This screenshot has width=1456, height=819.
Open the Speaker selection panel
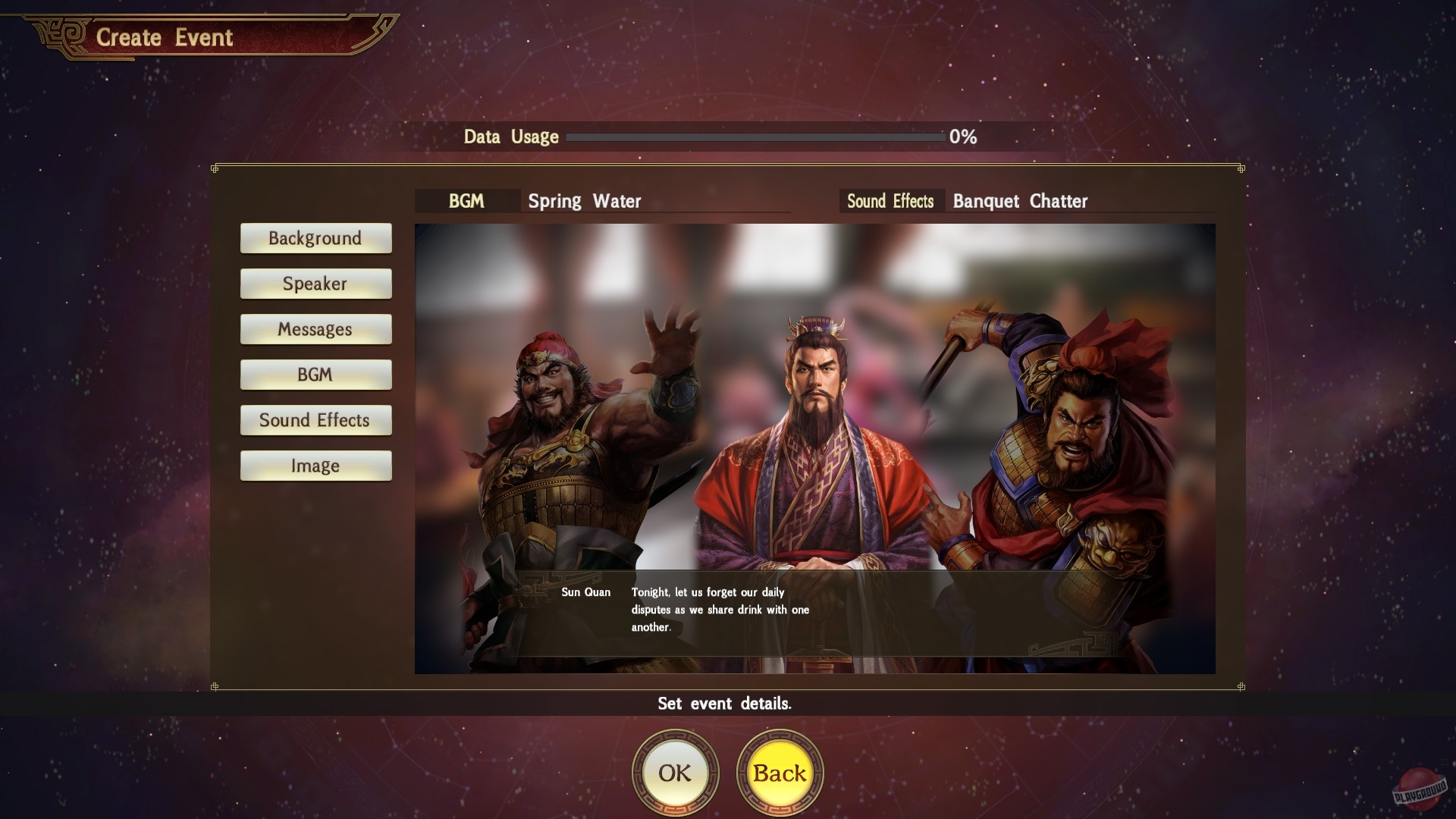(x=315, y=284)
